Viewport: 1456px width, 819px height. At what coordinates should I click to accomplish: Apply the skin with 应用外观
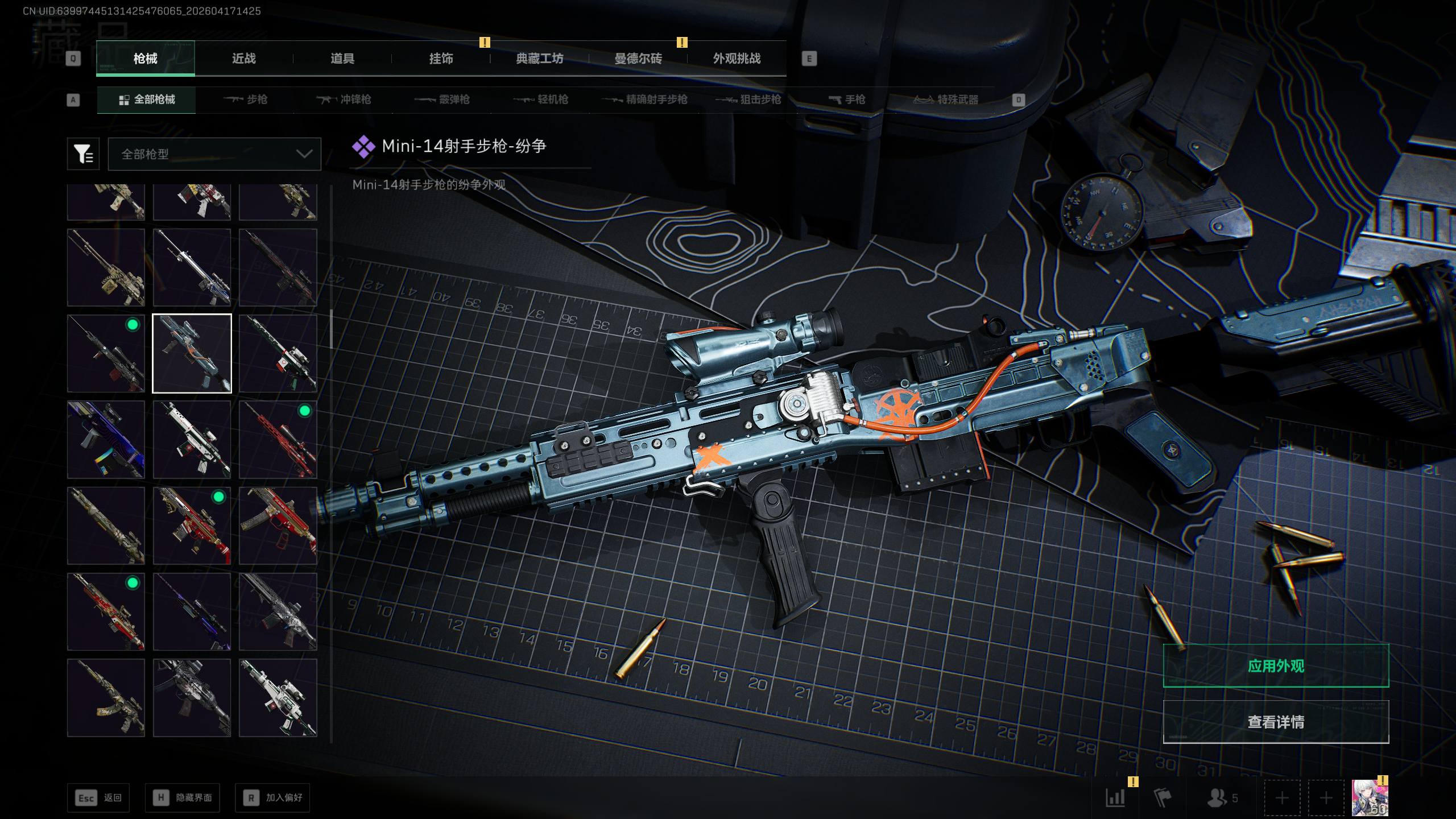[1276, 666]
